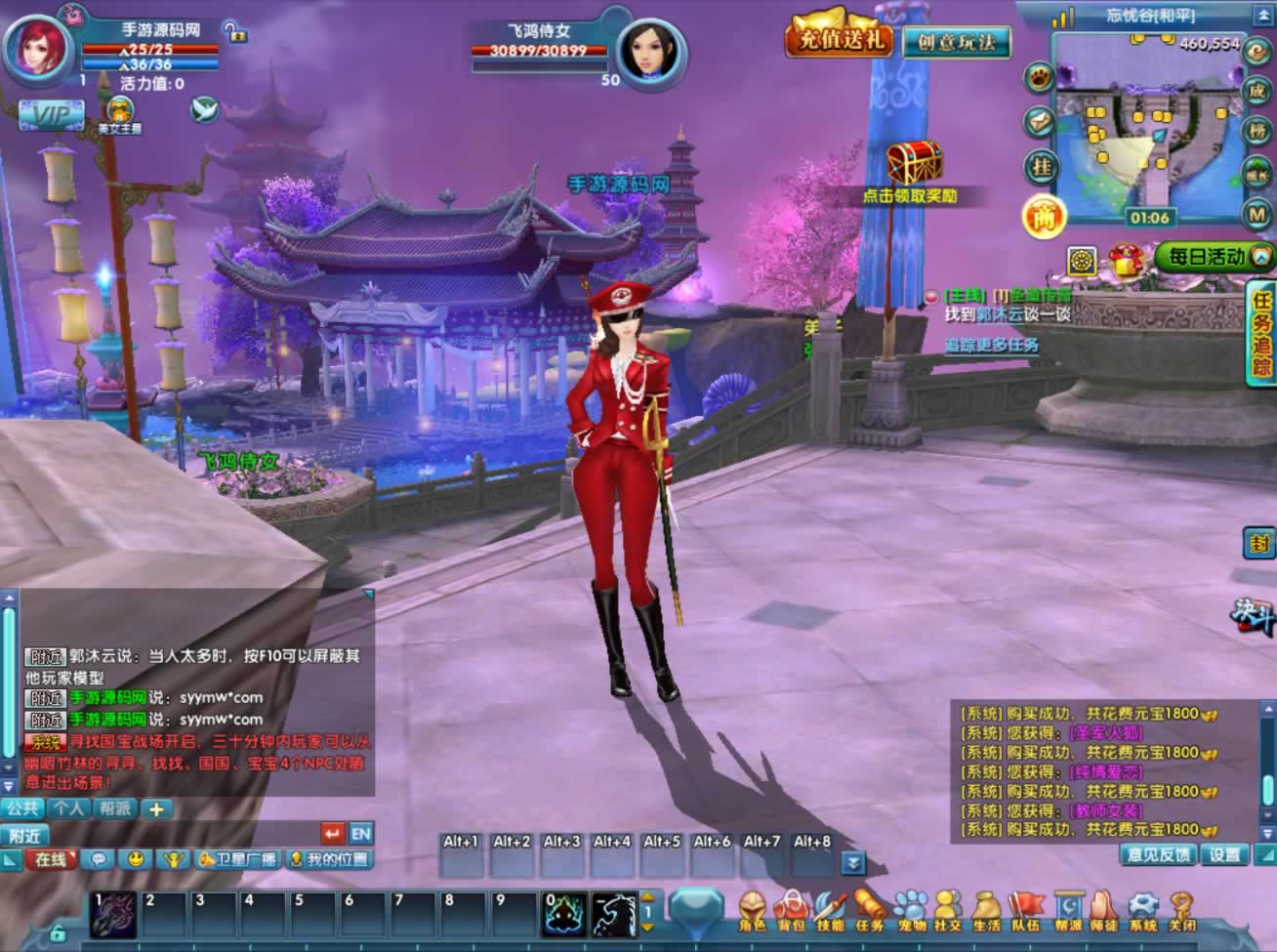
Task: Switch chat to the 帮派 guild tab
Action: (x=114, y=808)
